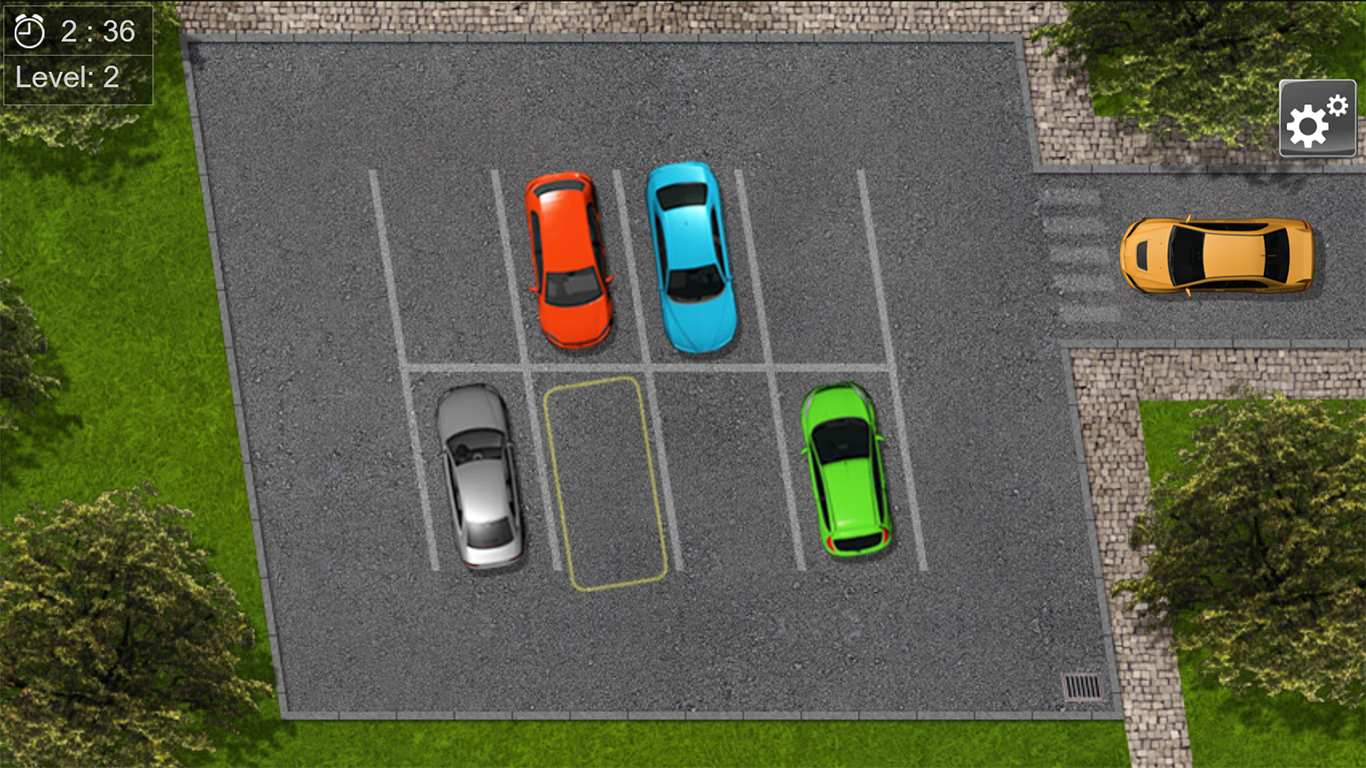Select the green parked car
This screenshot has height=768, width=1366.
pyautogui.click(x=845, y=470)
